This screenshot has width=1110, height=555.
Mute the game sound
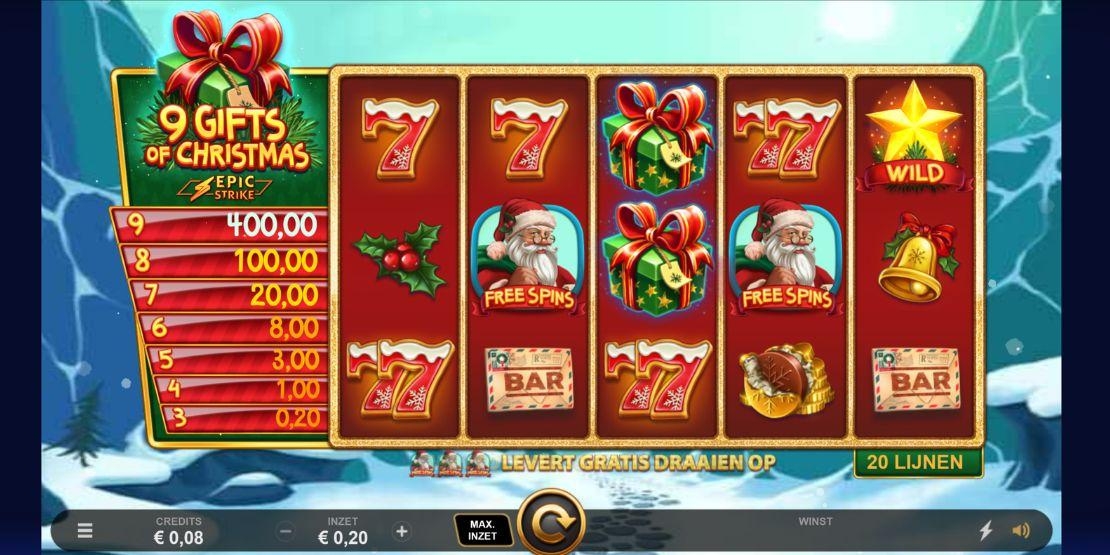(1021, 531)
